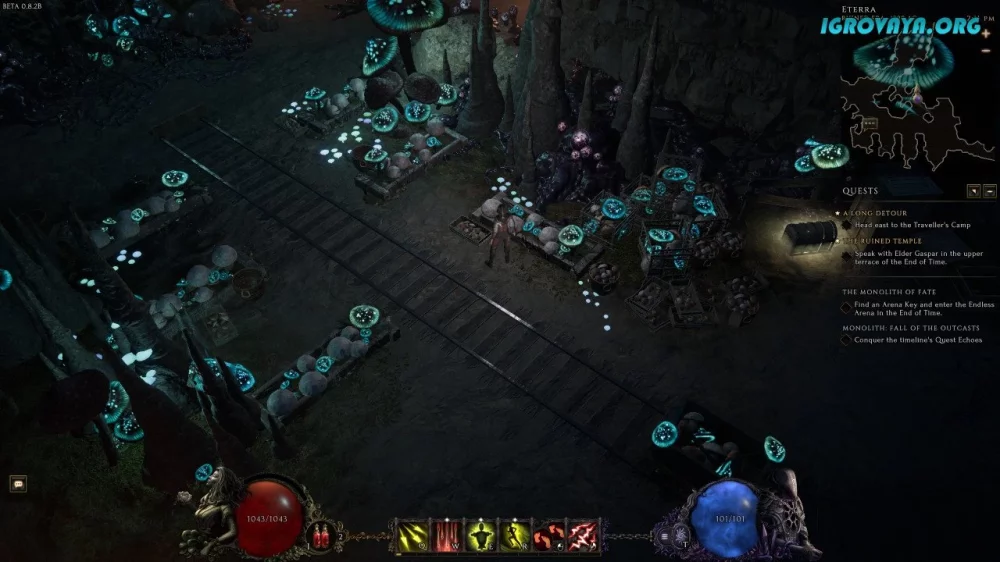The height and width of the screenshot is (562, 1000).
Task: Select the A Long Detour quest
Action: pos(877,213)
